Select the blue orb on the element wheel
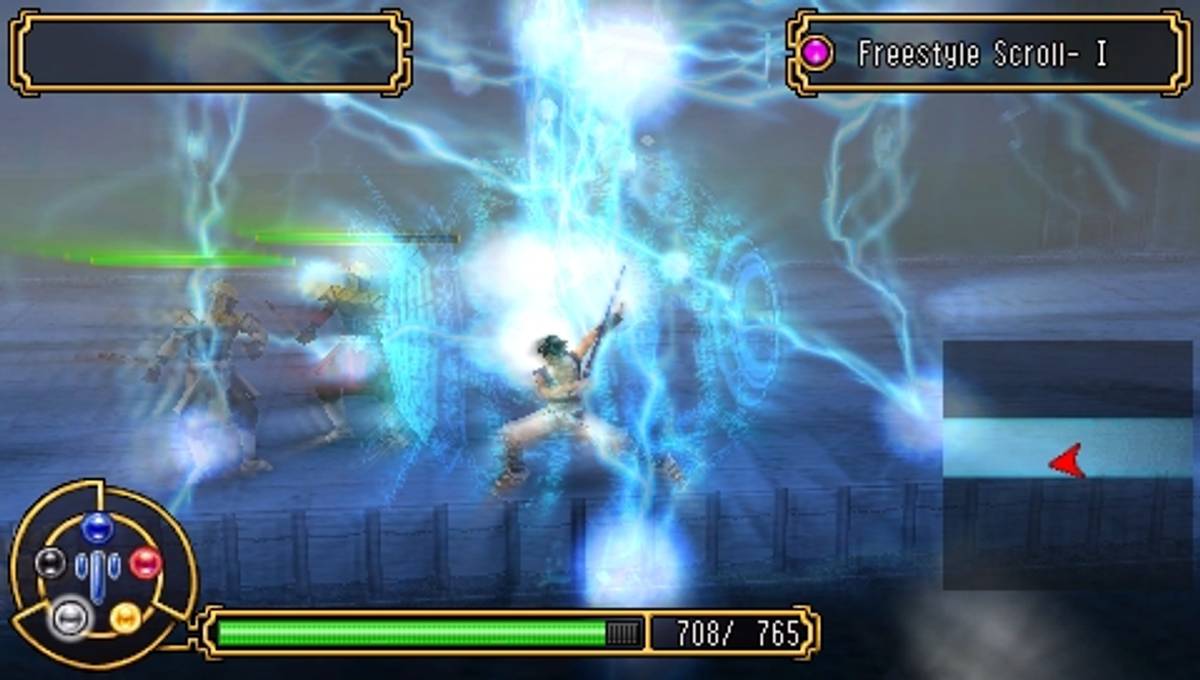This screenshot has height=680, width=1200. click(x=97, y=527)
